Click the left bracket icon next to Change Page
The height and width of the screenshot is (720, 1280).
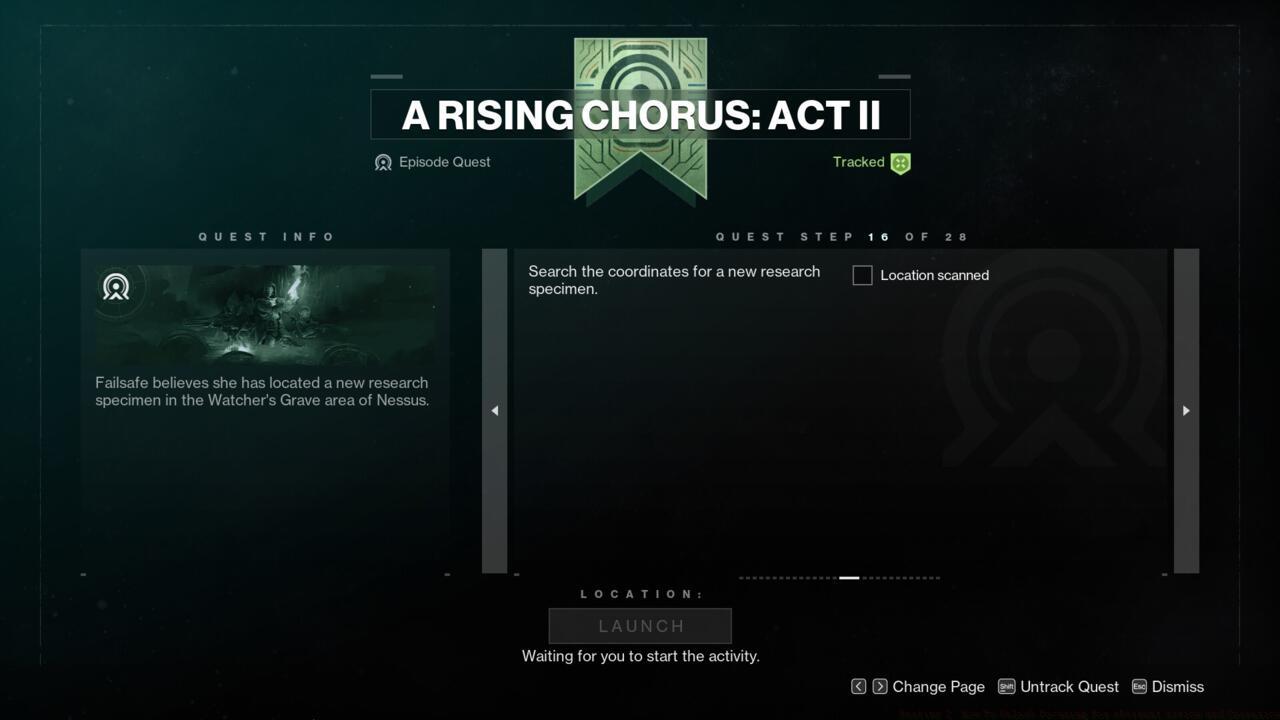pos(858,687)
